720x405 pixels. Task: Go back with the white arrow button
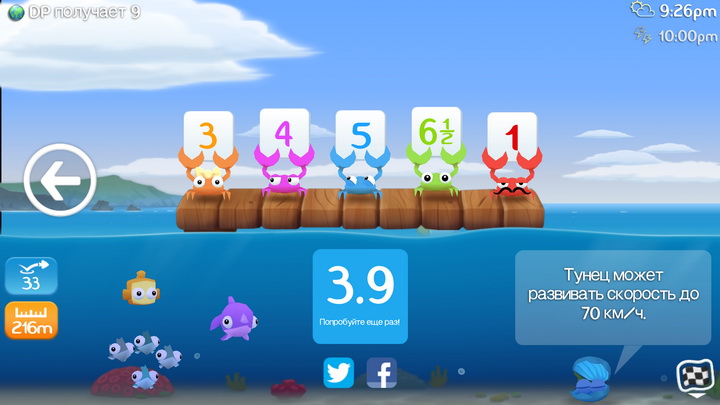pyautogui.click(x=59, y=181)
